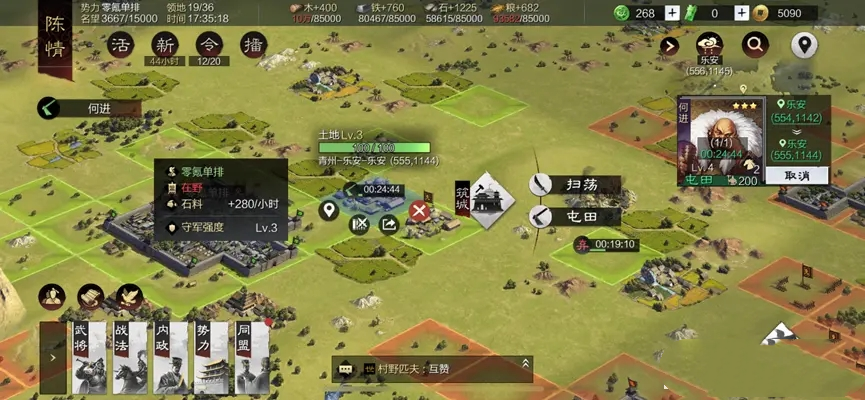The width and height of the screenshot is (865, 400).
Task: Tap the 活 round button
Action: pyautogui.click(x=121, y=45)
